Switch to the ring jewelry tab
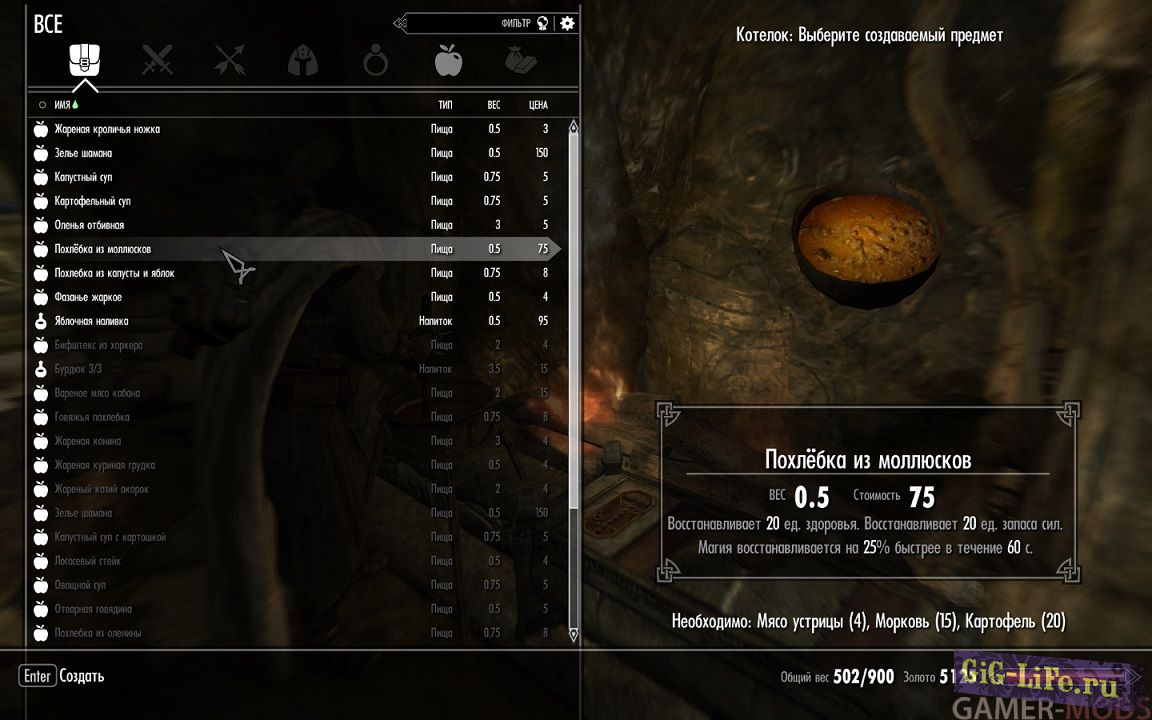 point(375,63)
